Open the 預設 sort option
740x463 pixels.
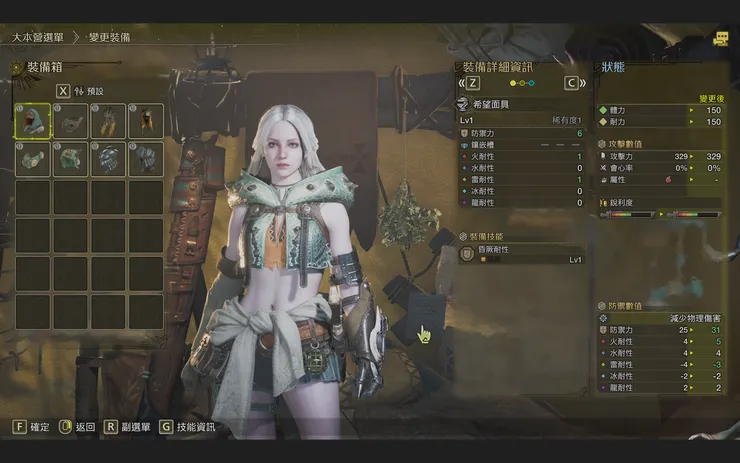(x=88, y=91)
